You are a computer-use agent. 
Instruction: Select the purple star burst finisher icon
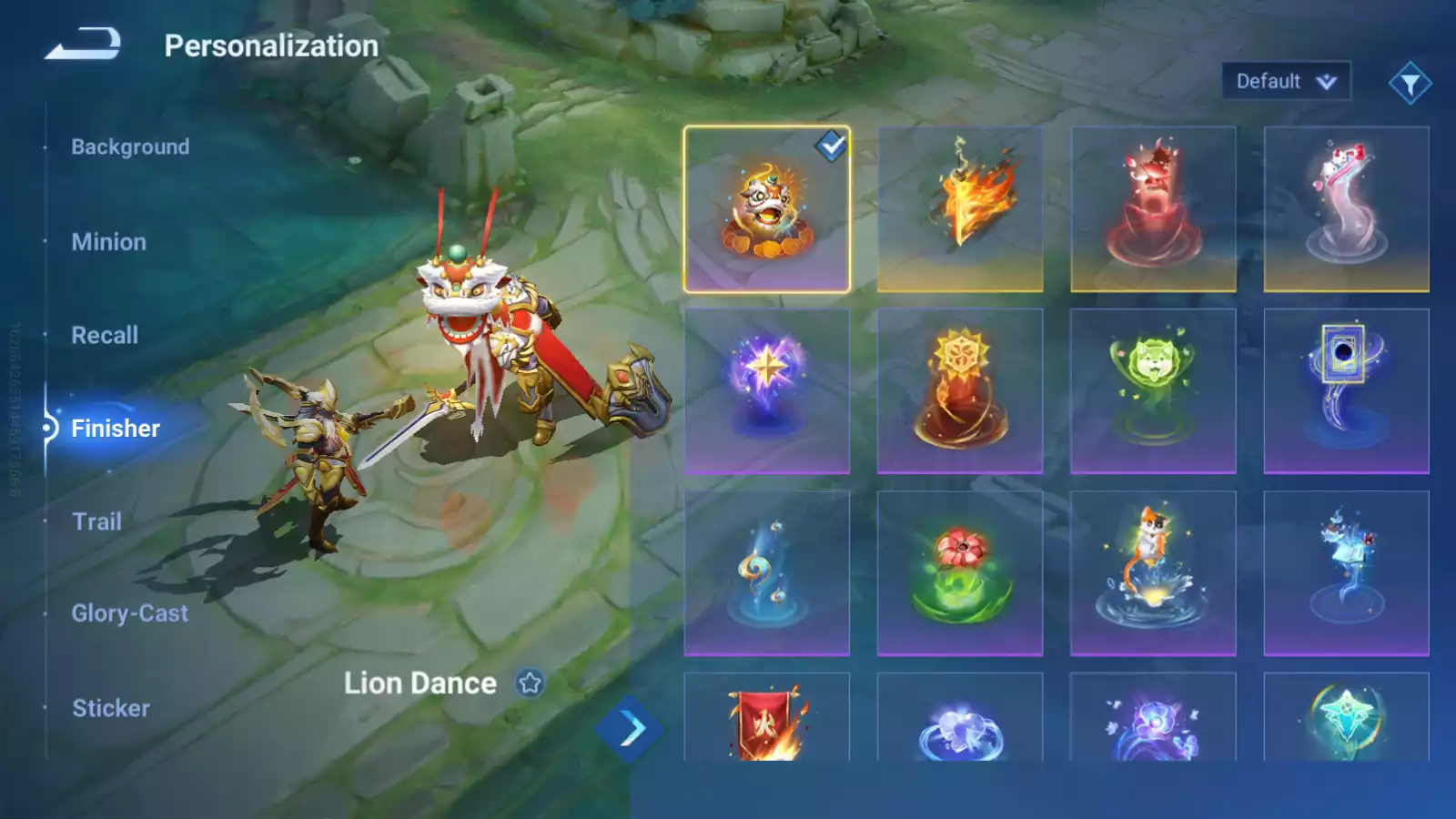(x=767, y=389)
